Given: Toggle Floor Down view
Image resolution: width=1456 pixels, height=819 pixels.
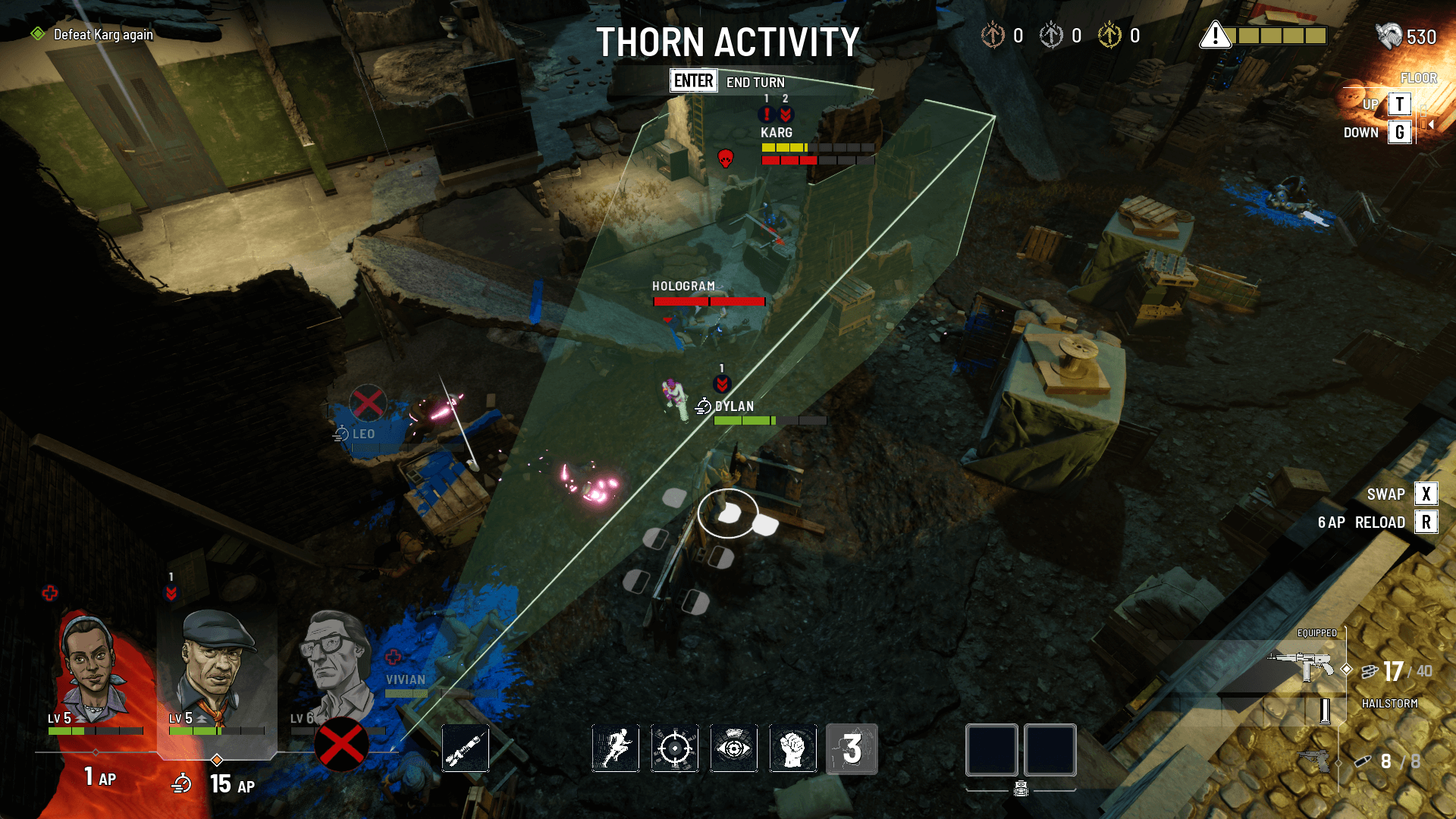Looking at the screenshot, I should [x=1398, y=132].
